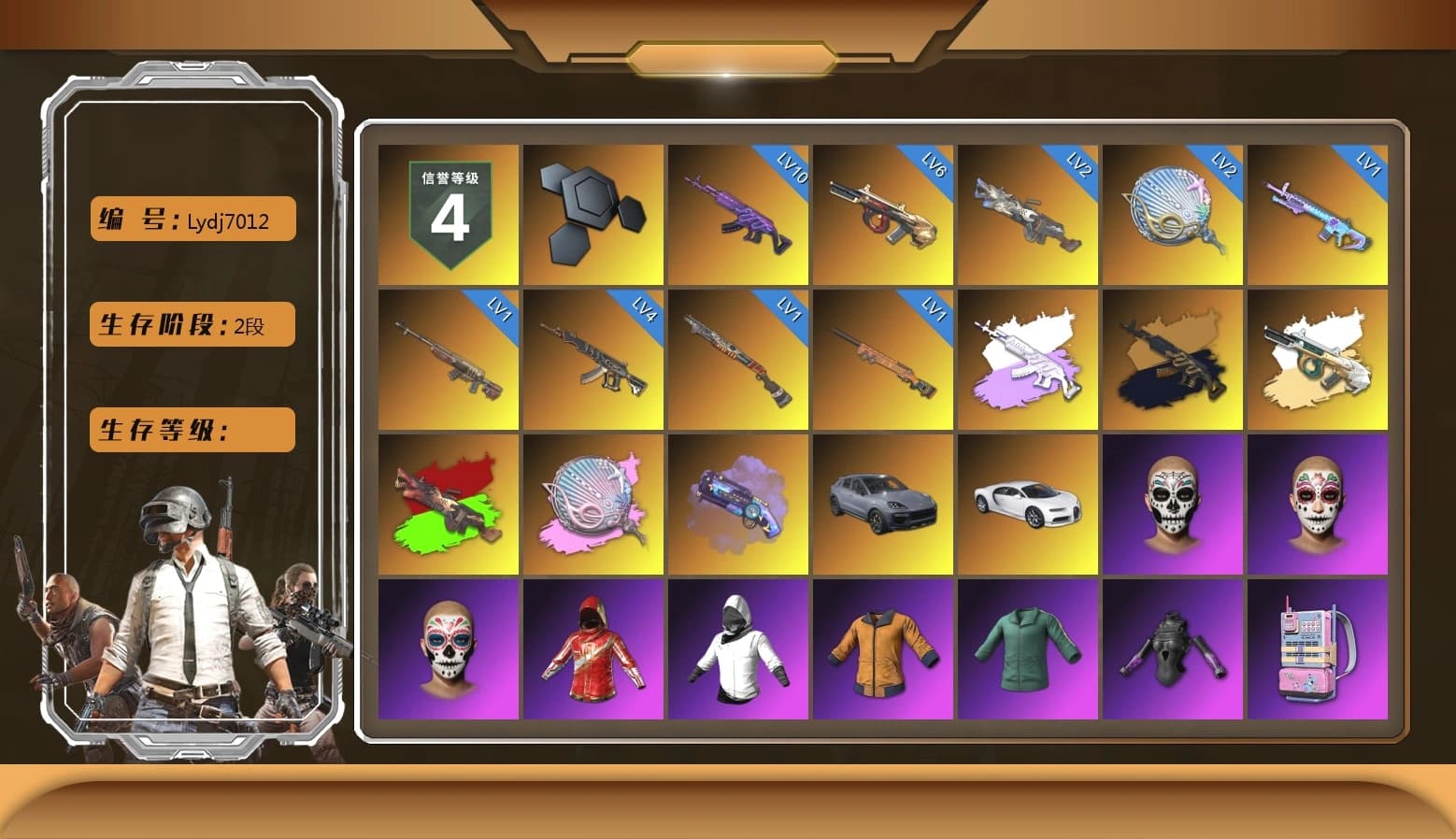Viewport: 1456px width, 839px height.
Task: Open the LV2 seashell pan skin
Action: [x=1174, y=215]
